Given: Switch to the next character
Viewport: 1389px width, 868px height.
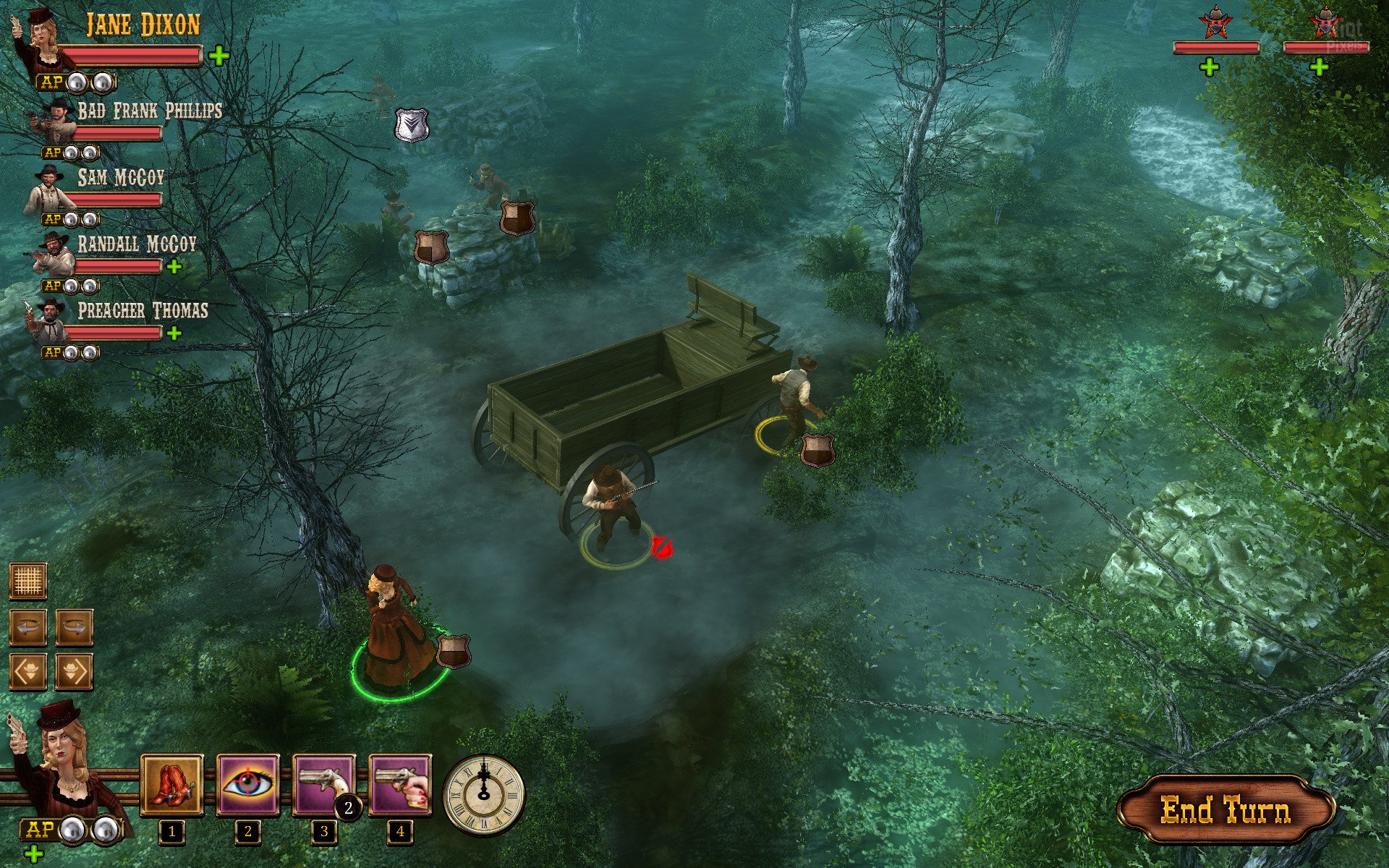Looking at the screenshot, I should point(75,672).
